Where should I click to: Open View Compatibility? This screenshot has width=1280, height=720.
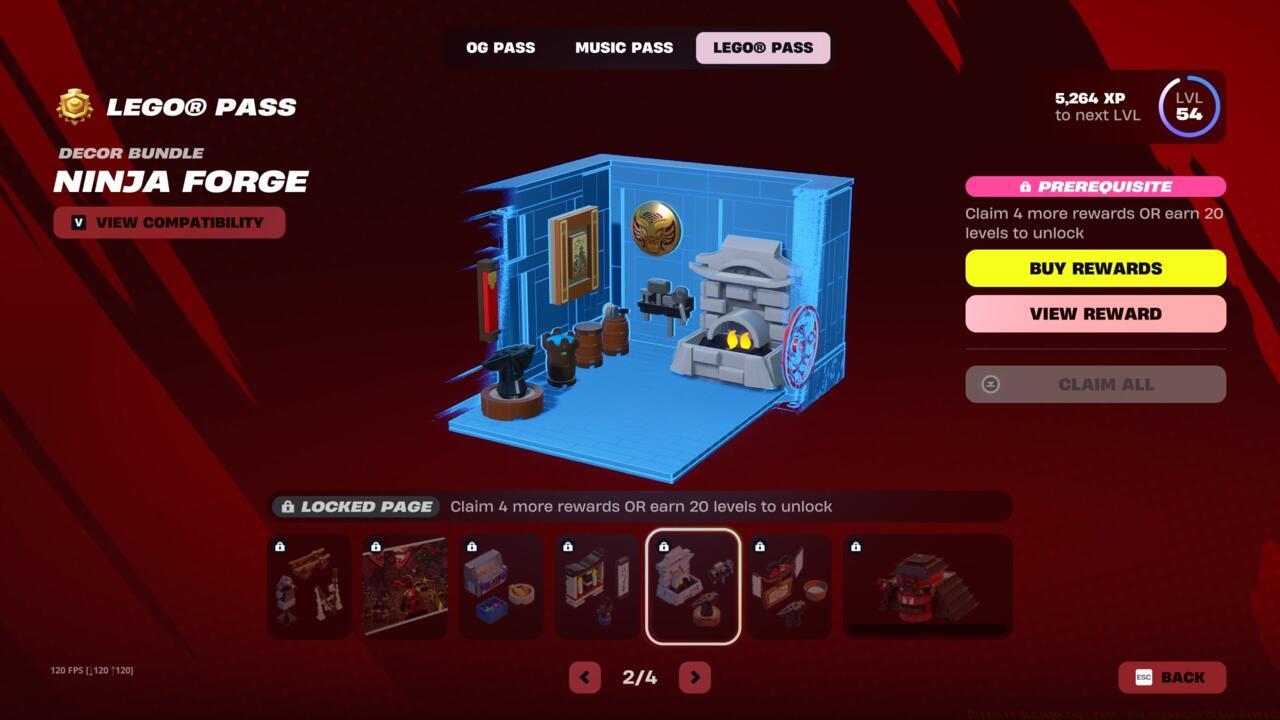[170, 222]
